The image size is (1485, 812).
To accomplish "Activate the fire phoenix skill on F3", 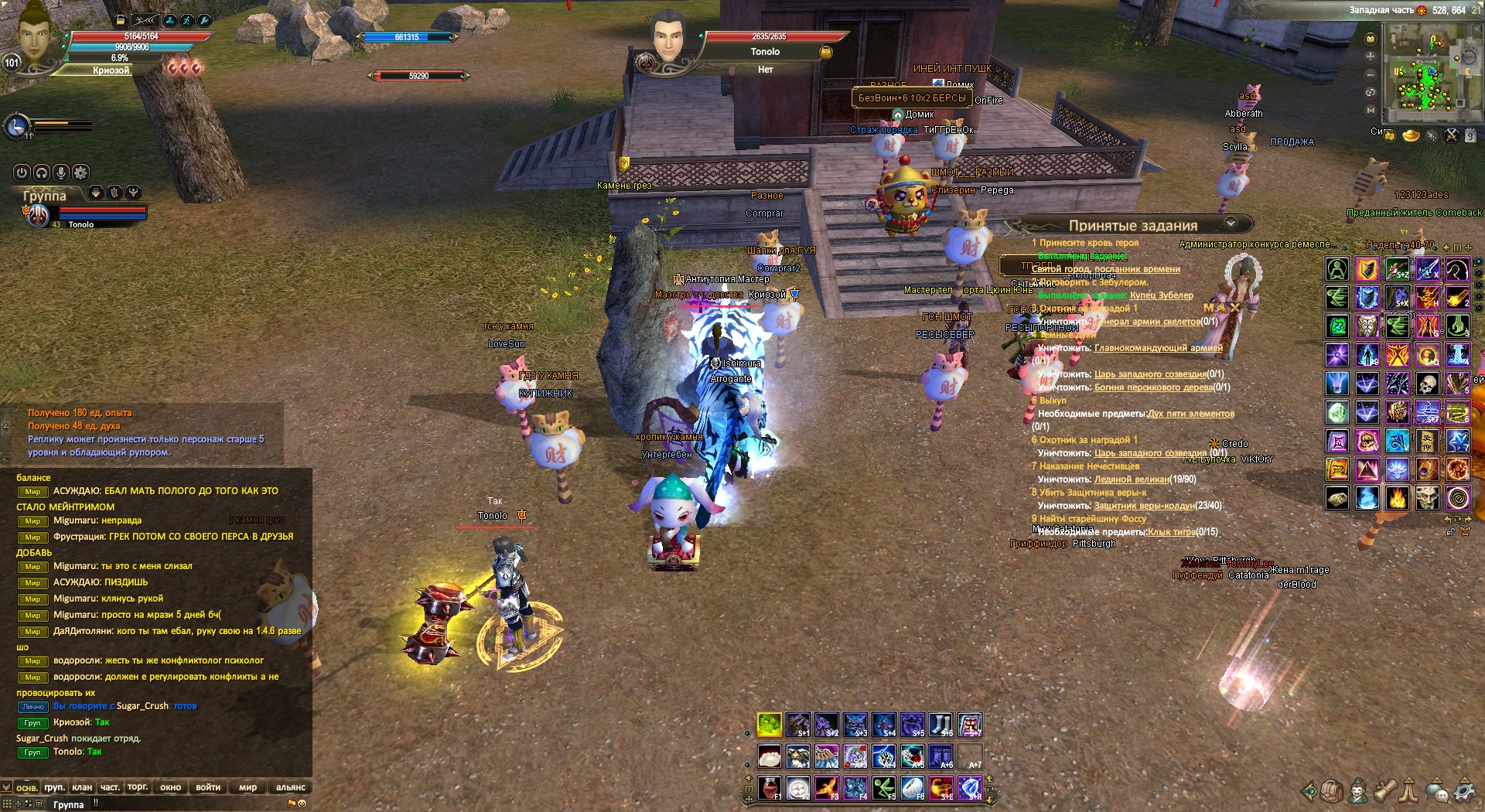I will (x=826, y=788).
